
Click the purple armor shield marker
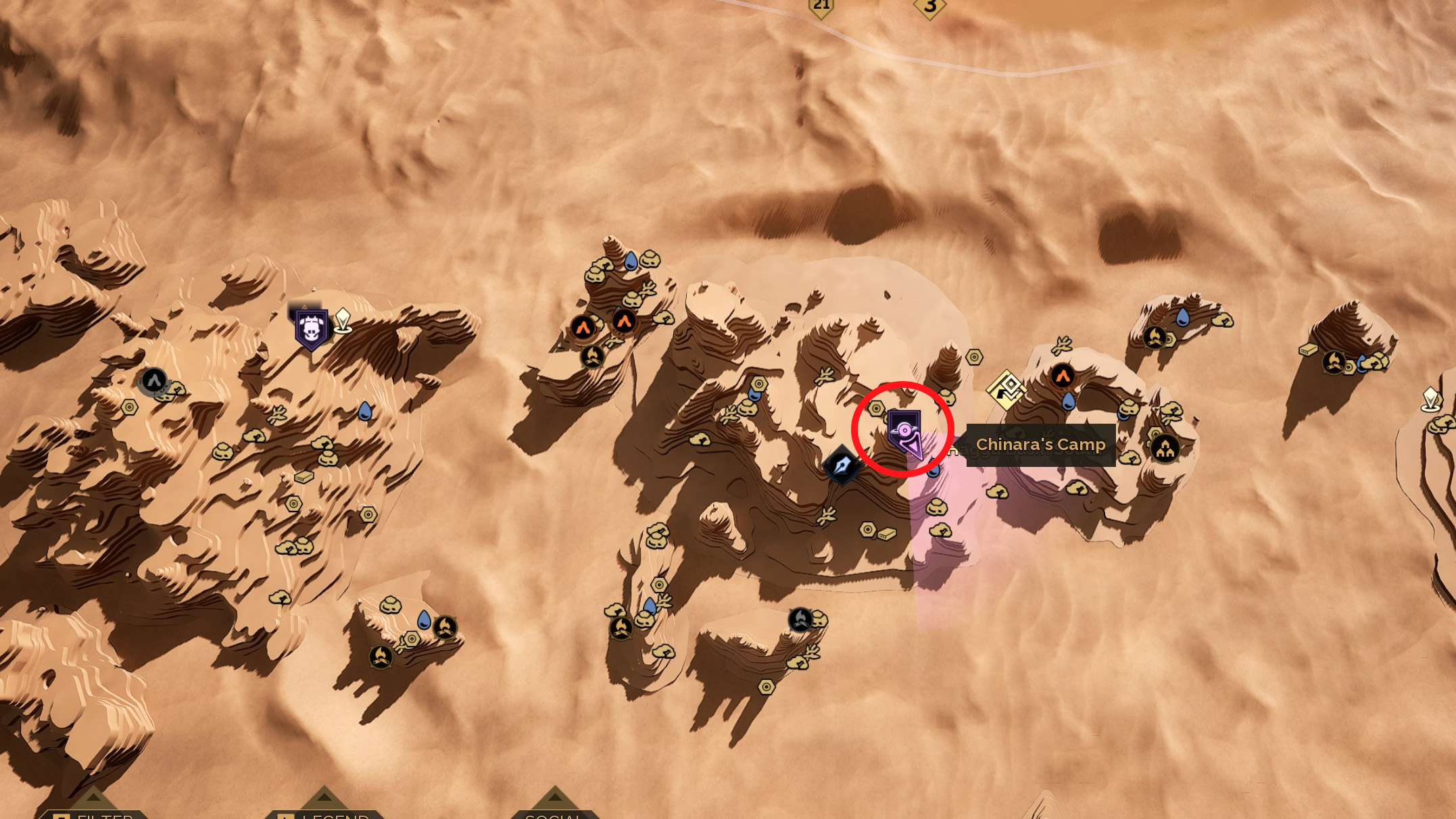pos(311,329)
